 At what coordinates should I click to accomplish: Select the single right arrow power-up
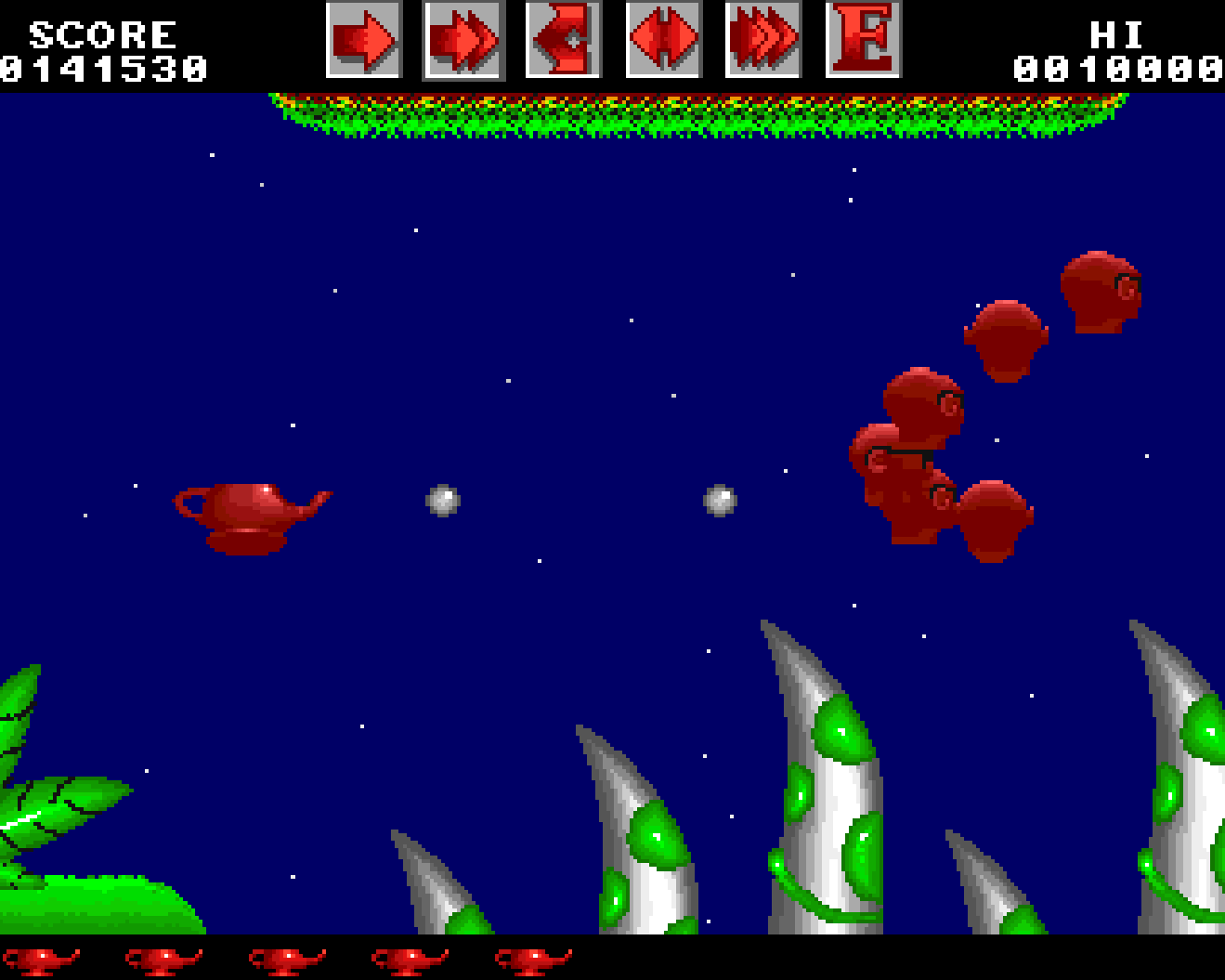pos(363,40)
